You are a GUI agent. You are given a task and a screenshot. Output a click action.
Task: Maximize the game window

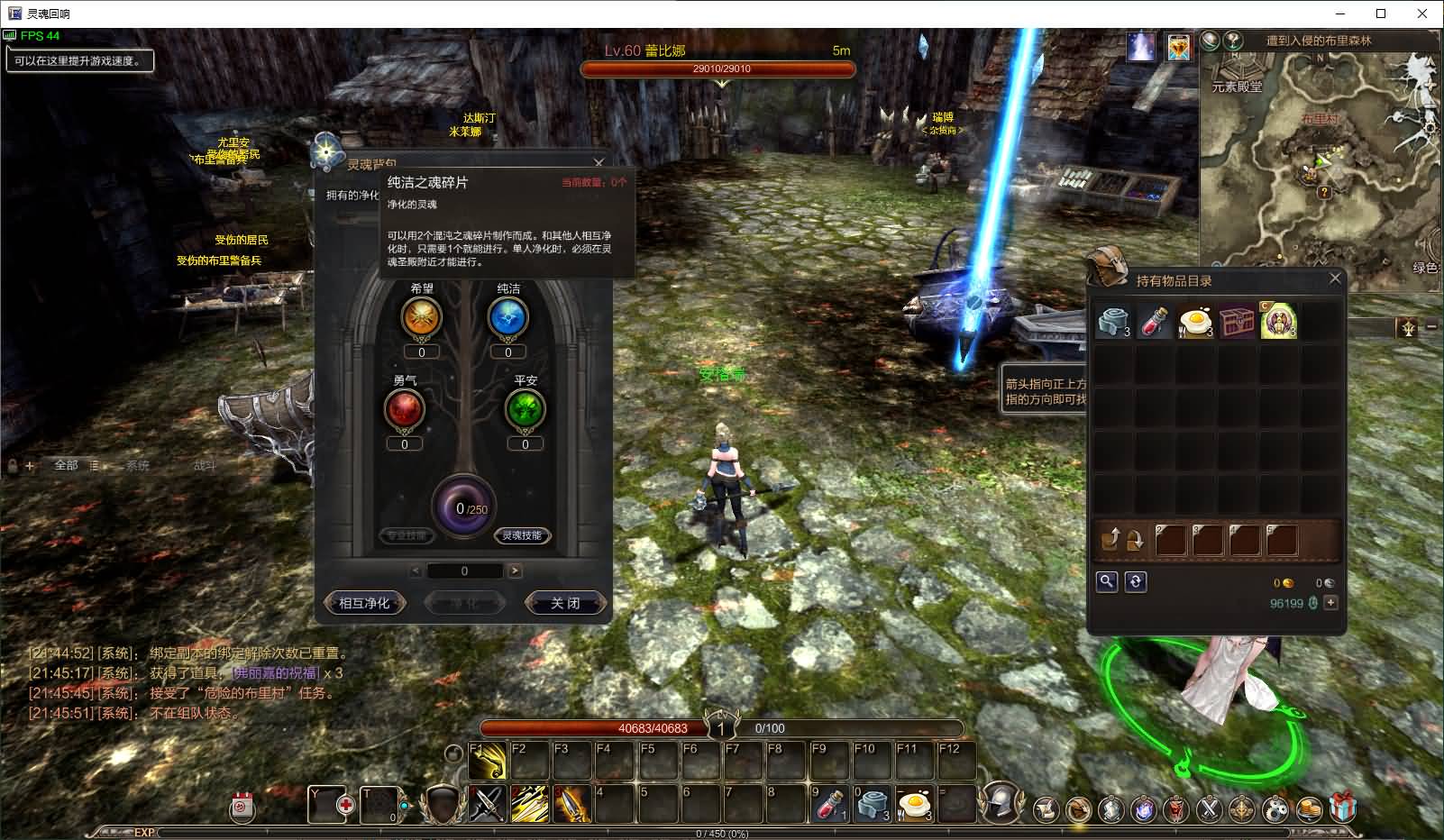coord(1381,14)
